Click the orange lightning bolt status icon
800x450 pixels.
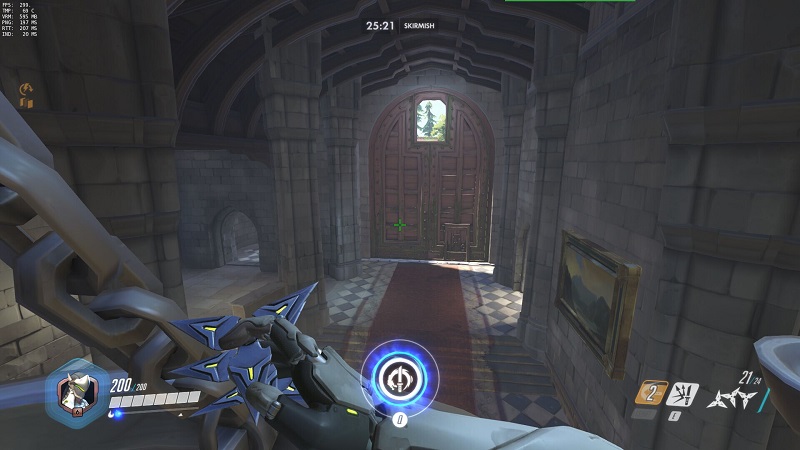click(26, 89)
